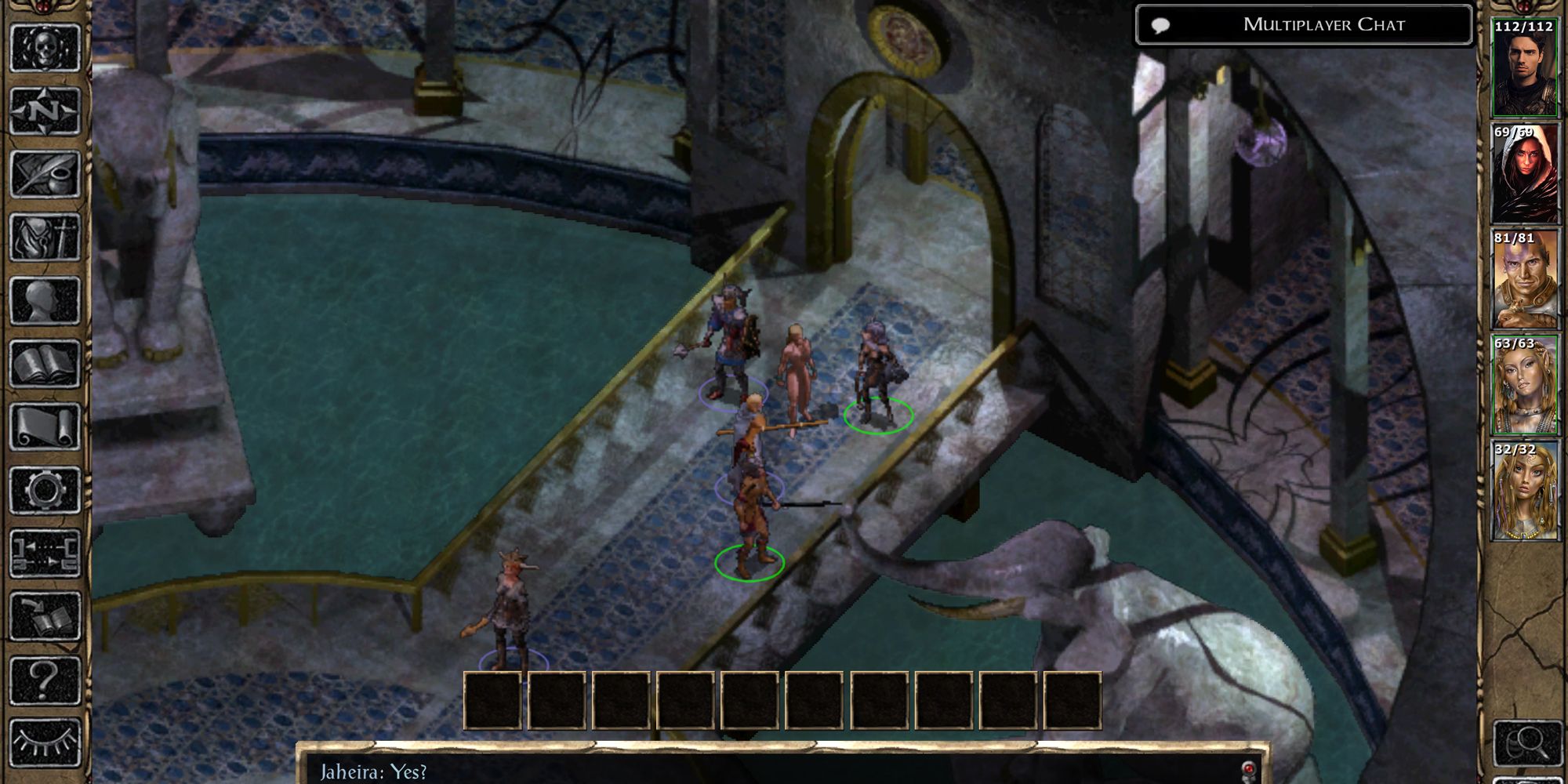Pick the 32/32 blonde elf portrait
This screenshot has width=1568, height=784.
(1524, 492)
